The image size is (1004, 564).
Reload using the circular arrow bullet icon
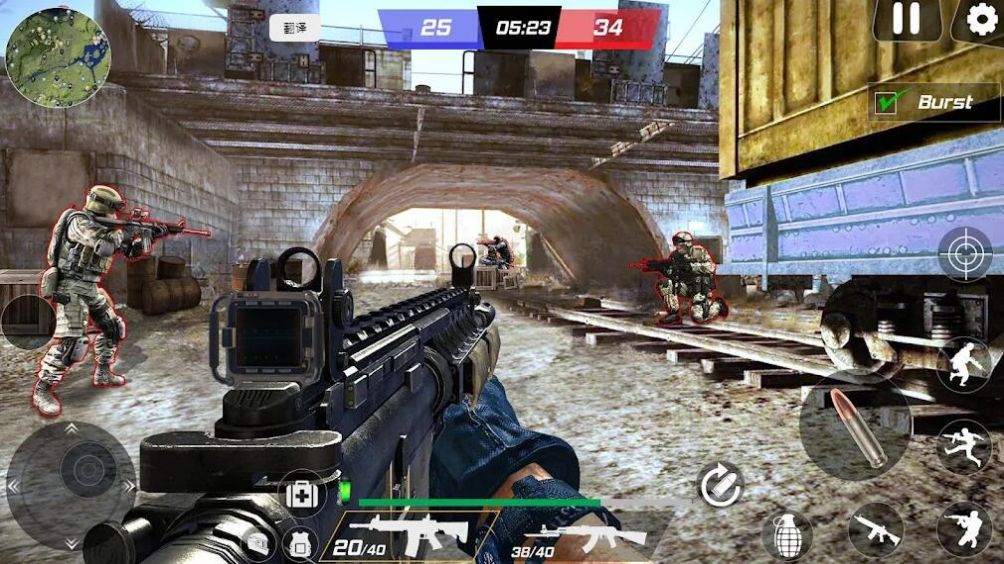tap(720, 485)
